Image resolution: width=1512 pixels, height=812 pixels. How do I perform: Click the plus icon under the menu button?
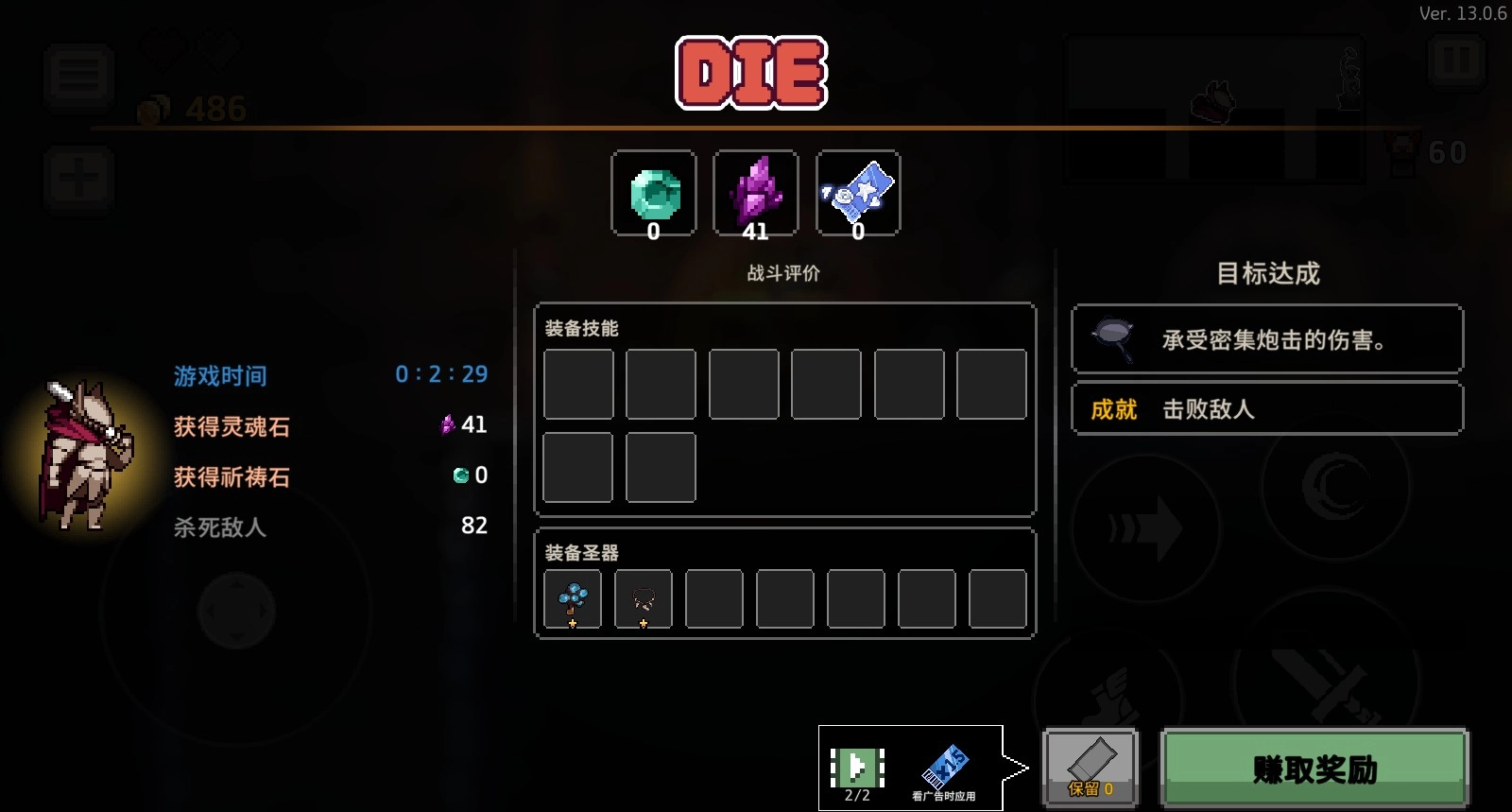click(x=78, y=179)
